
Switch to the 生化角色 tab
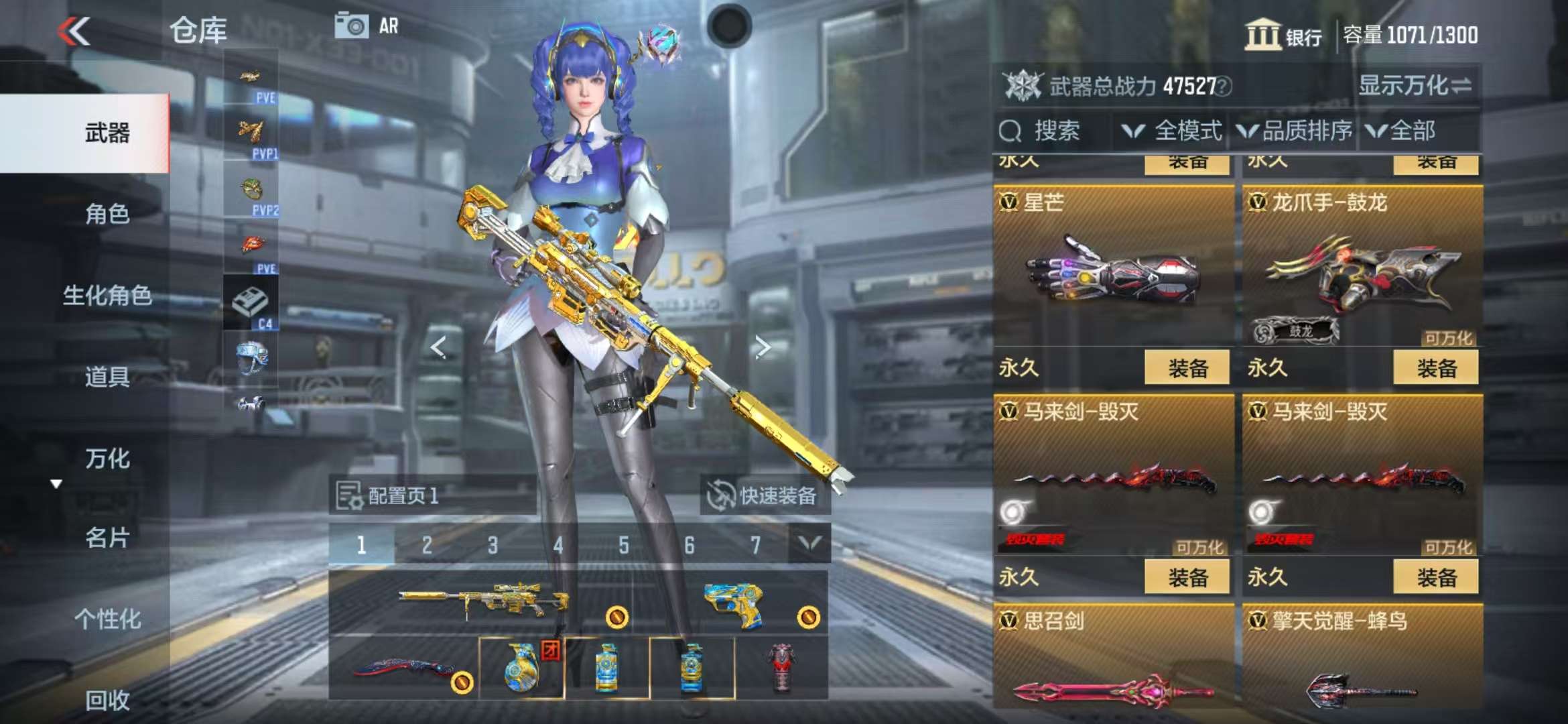coord(107,295)
